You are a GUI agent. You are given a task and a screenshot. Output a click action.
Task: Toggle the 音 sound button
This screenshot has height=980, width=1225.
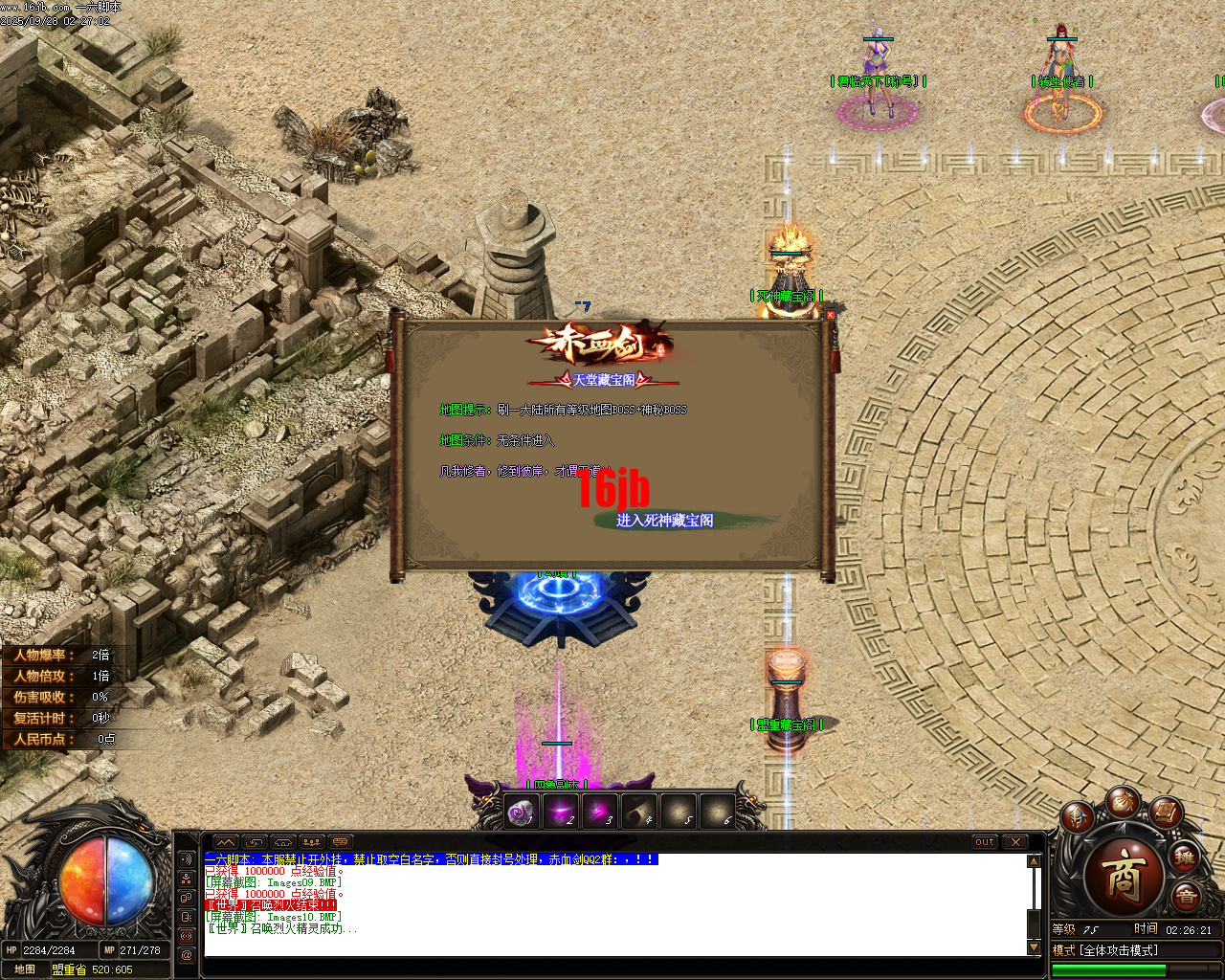pyautogui.click(x=1187, y=896)
